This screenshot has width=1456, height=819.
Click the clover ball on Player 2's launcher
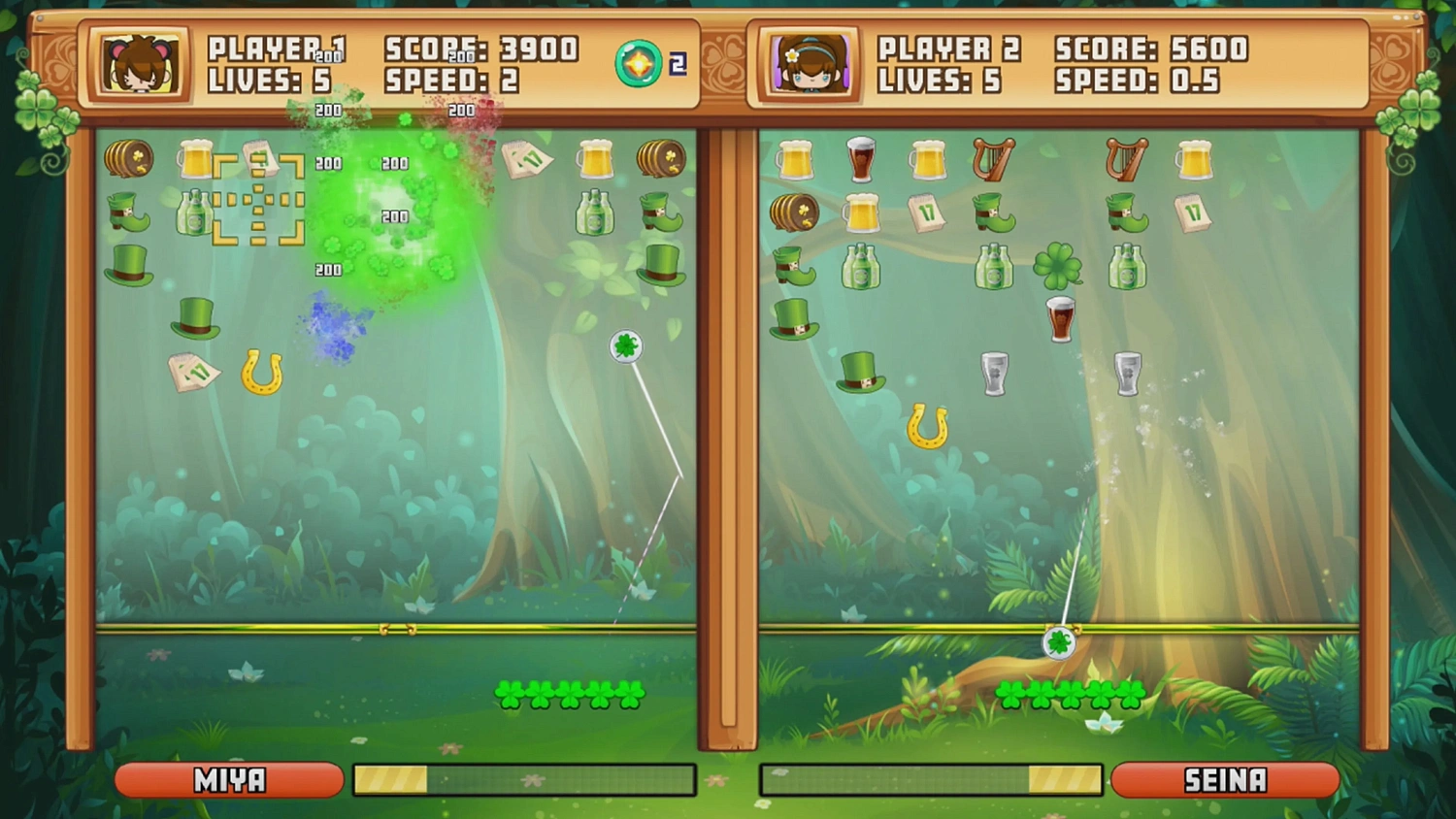[x=1060, y=641]
